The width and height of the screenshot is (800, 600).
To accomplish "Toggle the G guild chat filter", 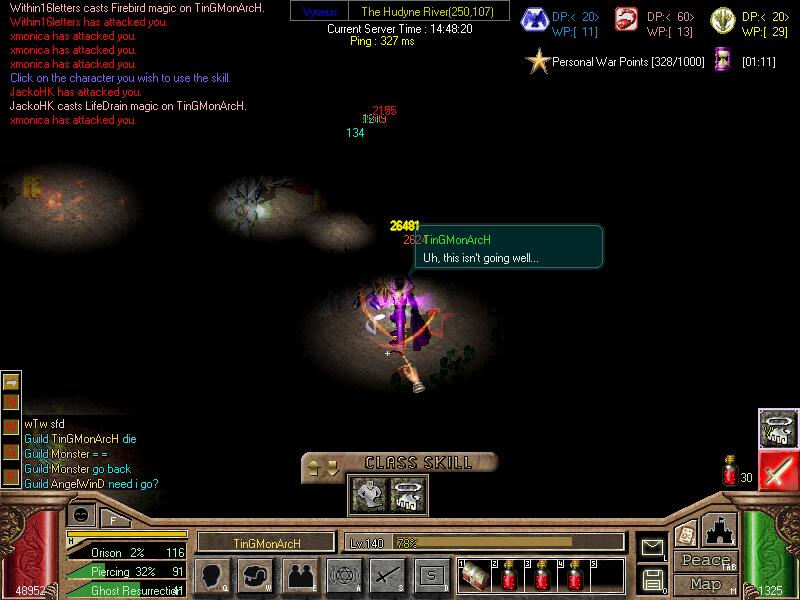I will [11, 453].
